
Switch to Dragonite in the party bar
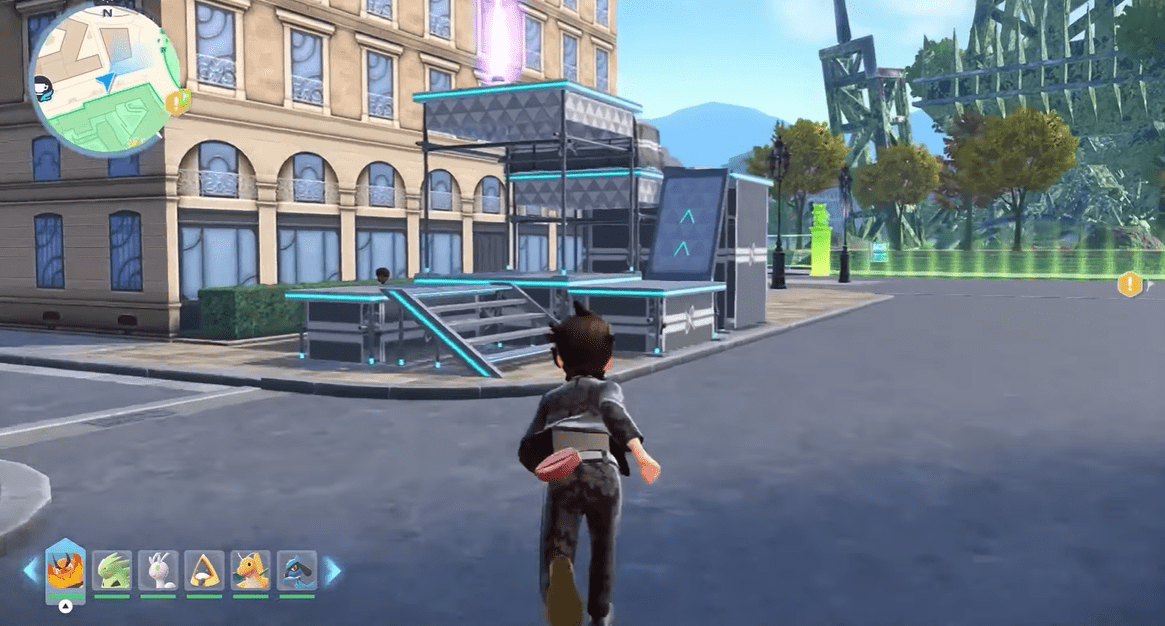pyautogui.click(x=250, y=570)
